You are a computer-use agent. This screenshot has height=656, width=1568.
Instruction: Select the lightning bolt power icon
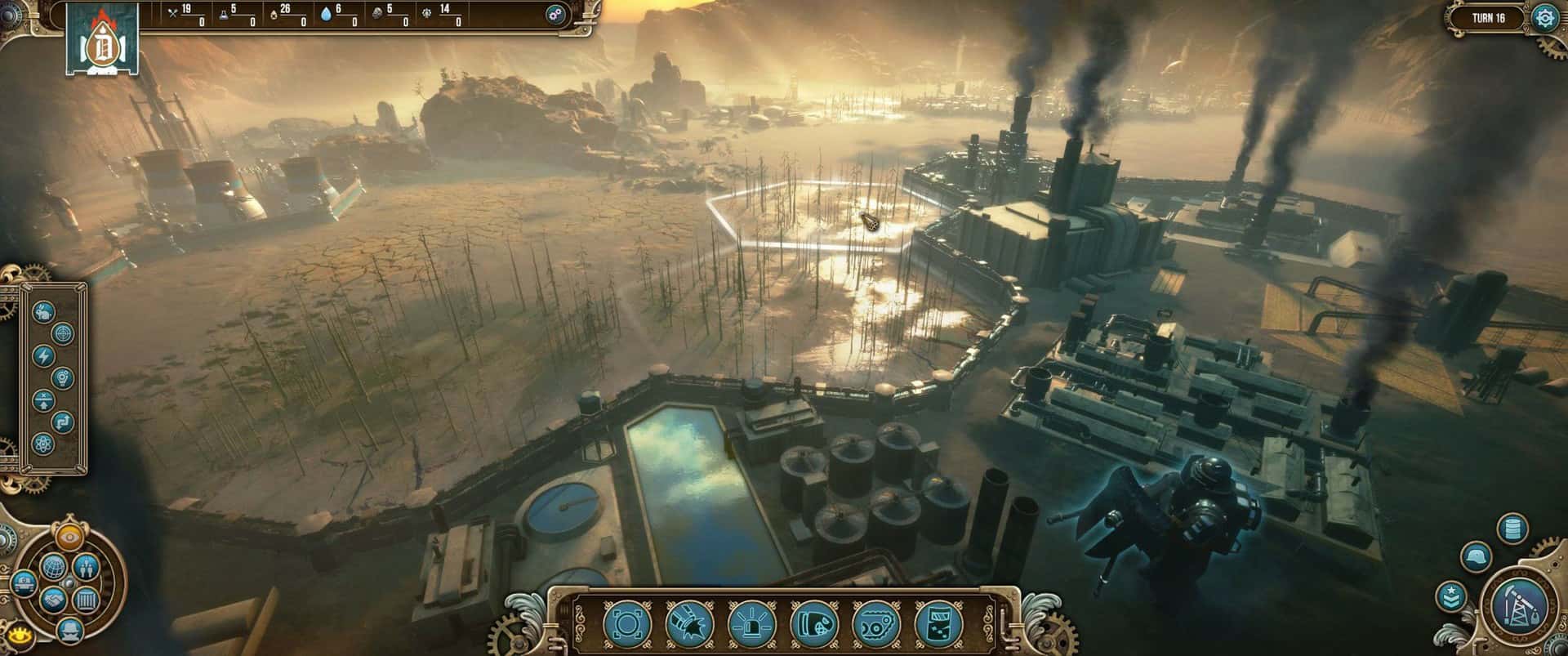pyautogui.click(x=44, y=356)
